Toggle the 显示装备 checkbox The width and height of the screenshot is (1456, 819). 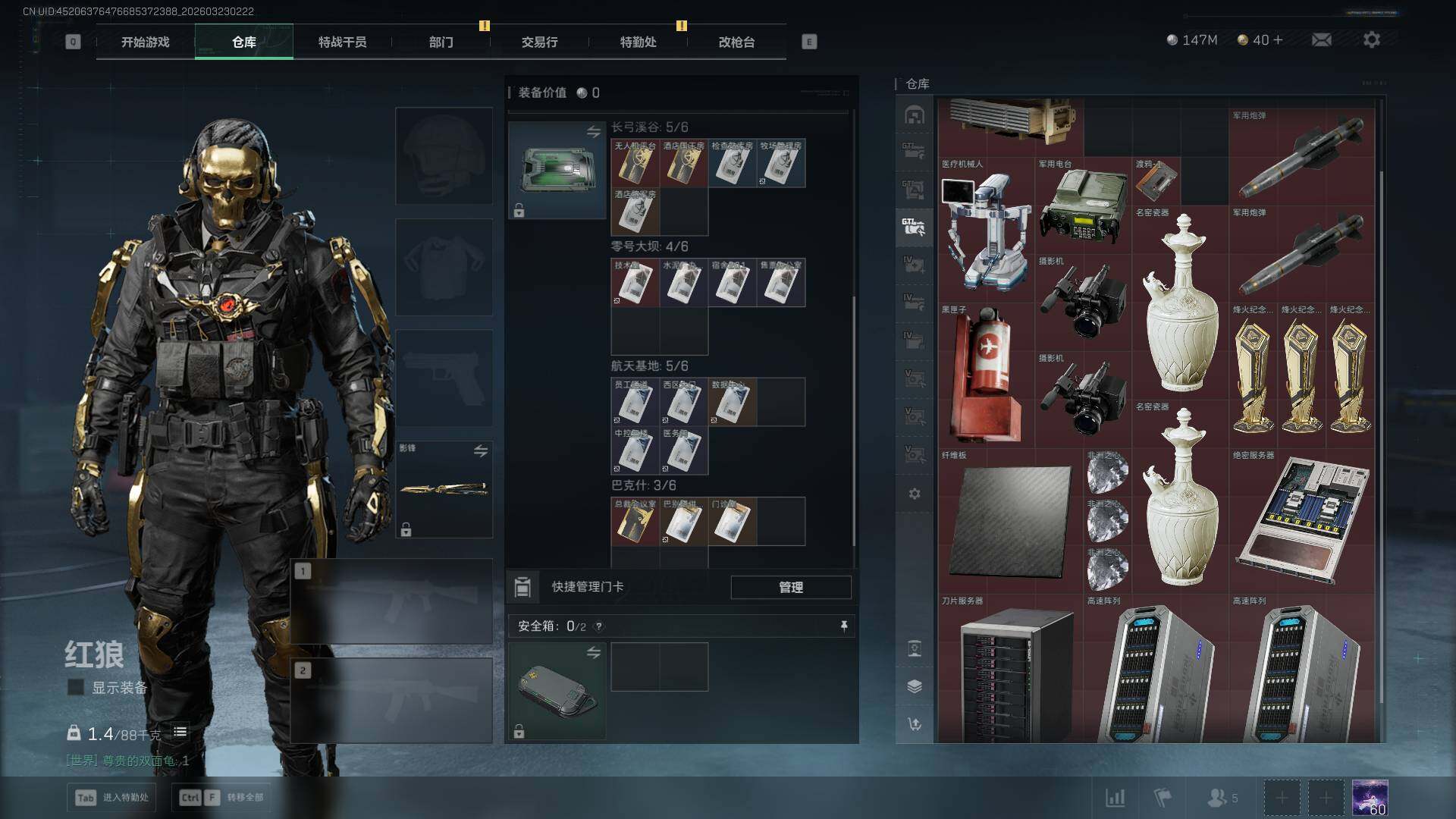coord(76,688)
